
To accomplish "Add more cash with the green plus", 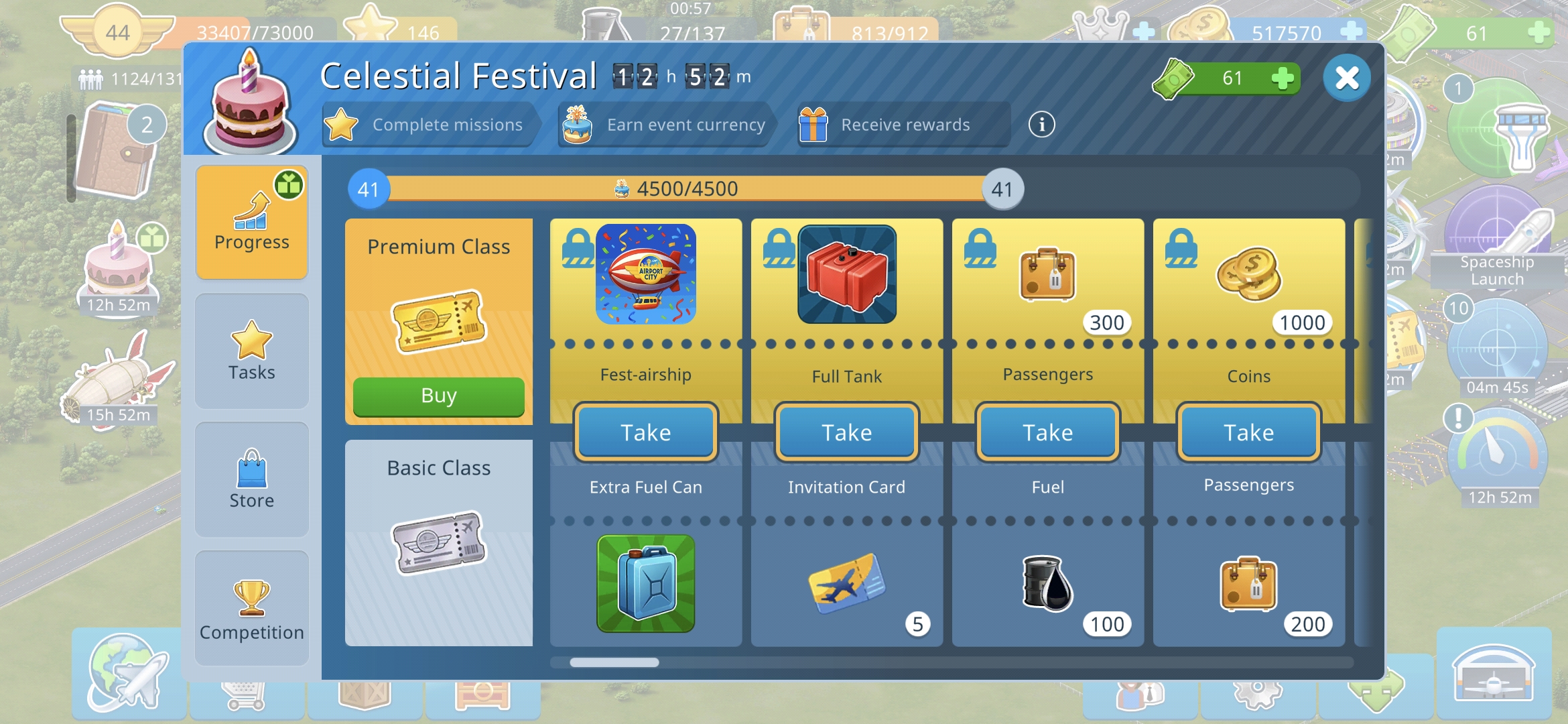I will tap(1282, 78).
